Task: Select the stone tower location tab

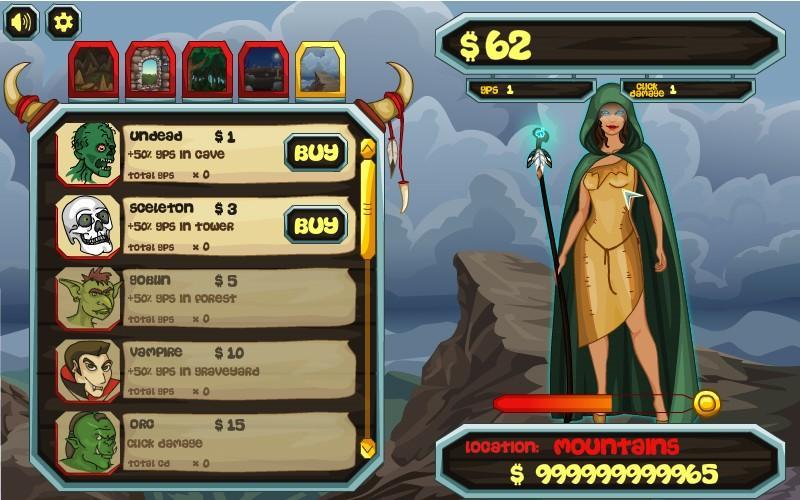Action: click(150, 70)
